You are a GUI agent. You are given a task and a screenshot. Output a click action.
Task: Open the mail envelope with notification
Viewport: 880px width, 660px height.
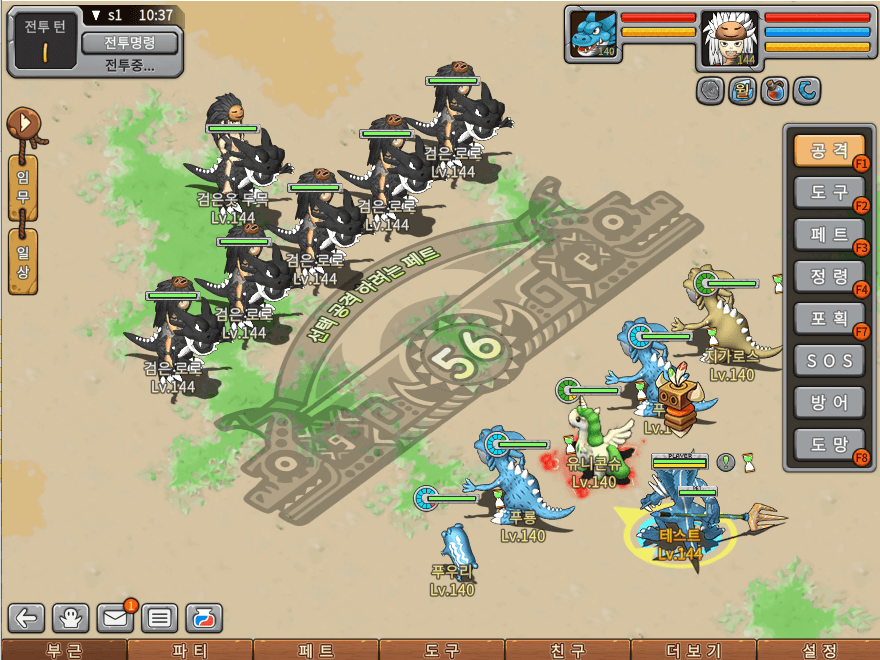pos(116,618)
